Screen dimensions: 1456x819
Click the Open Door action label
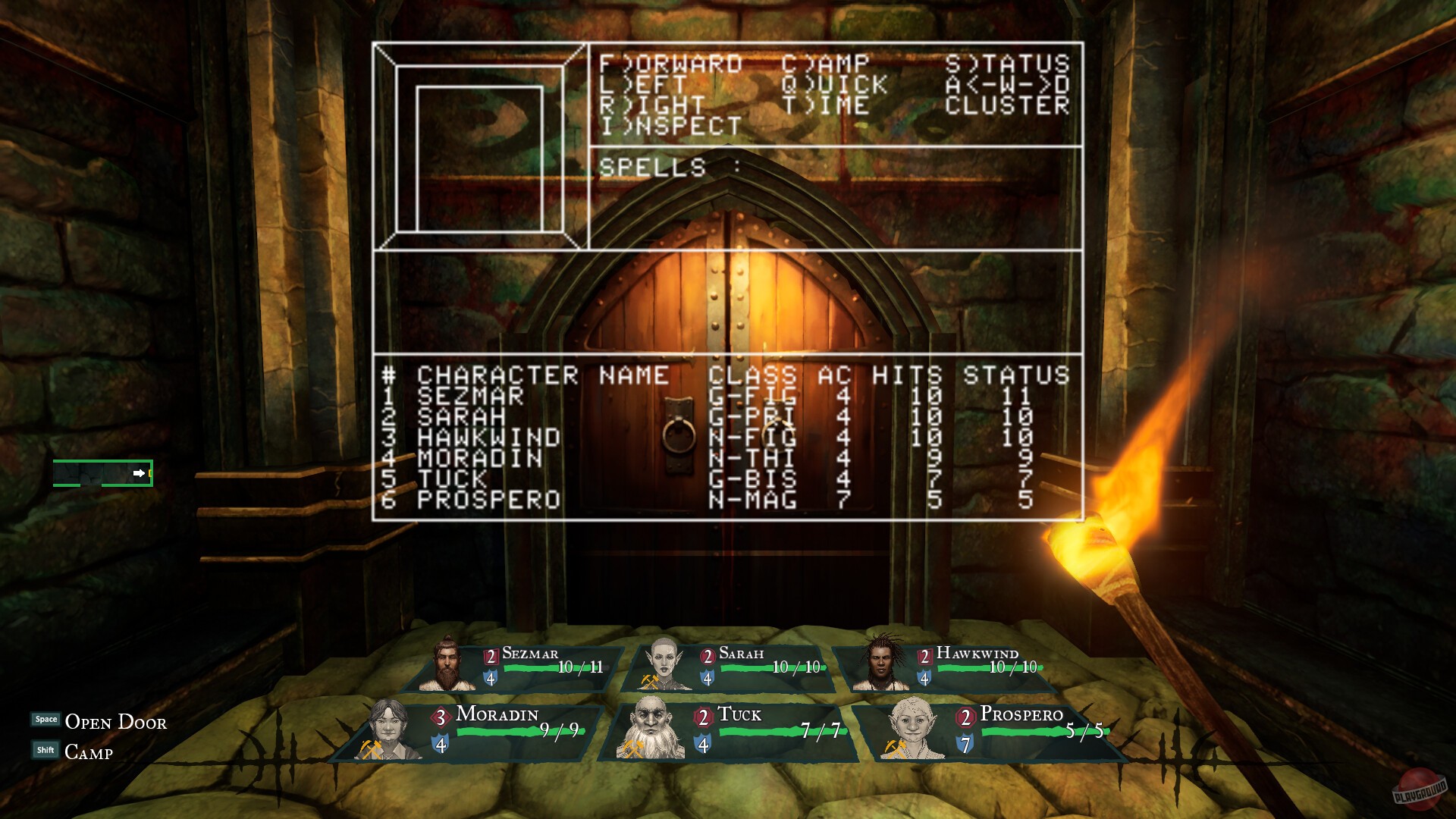click(116, 722)
